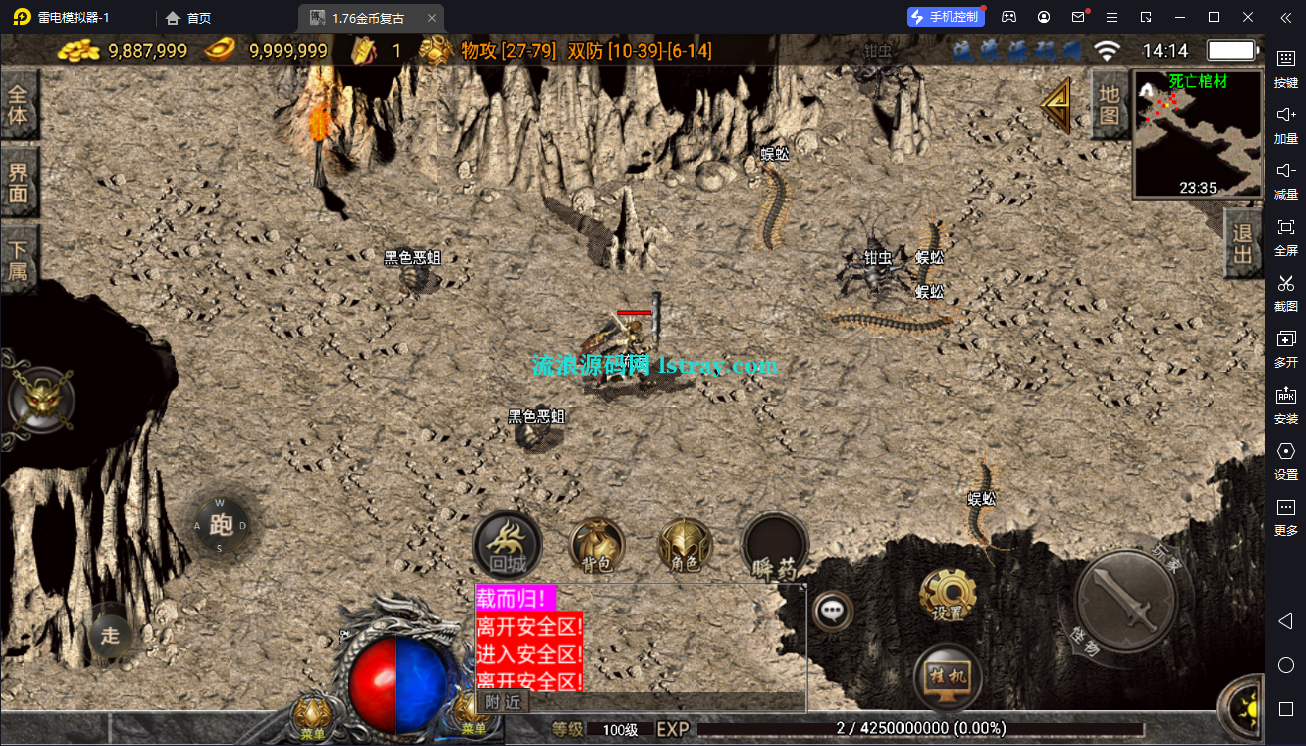This screenshot has height=746, width=1306.
Task: Open the 角色 character panel
Action: (x=685, y=545)
